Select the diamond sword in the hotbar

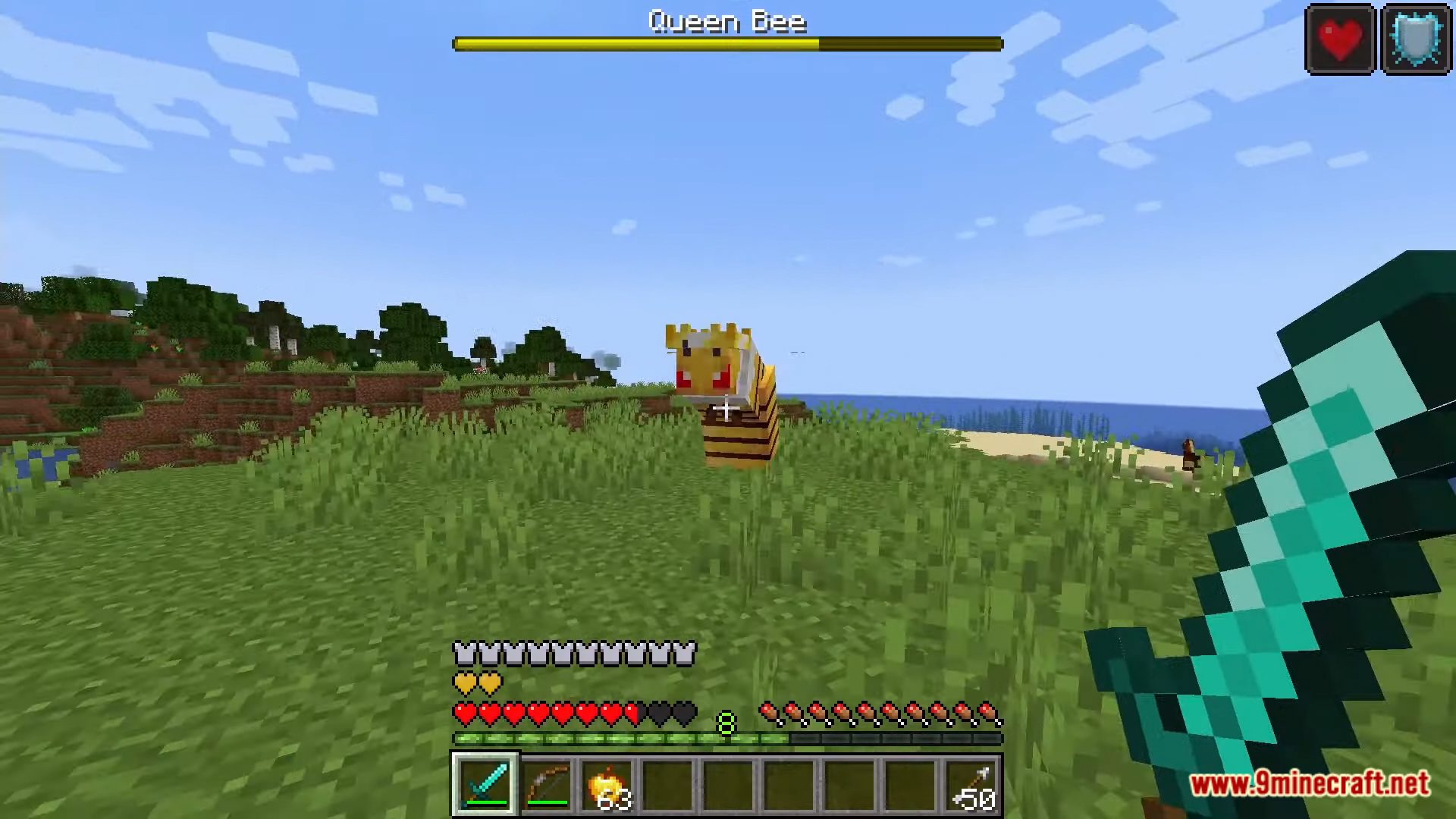point(486,786)
